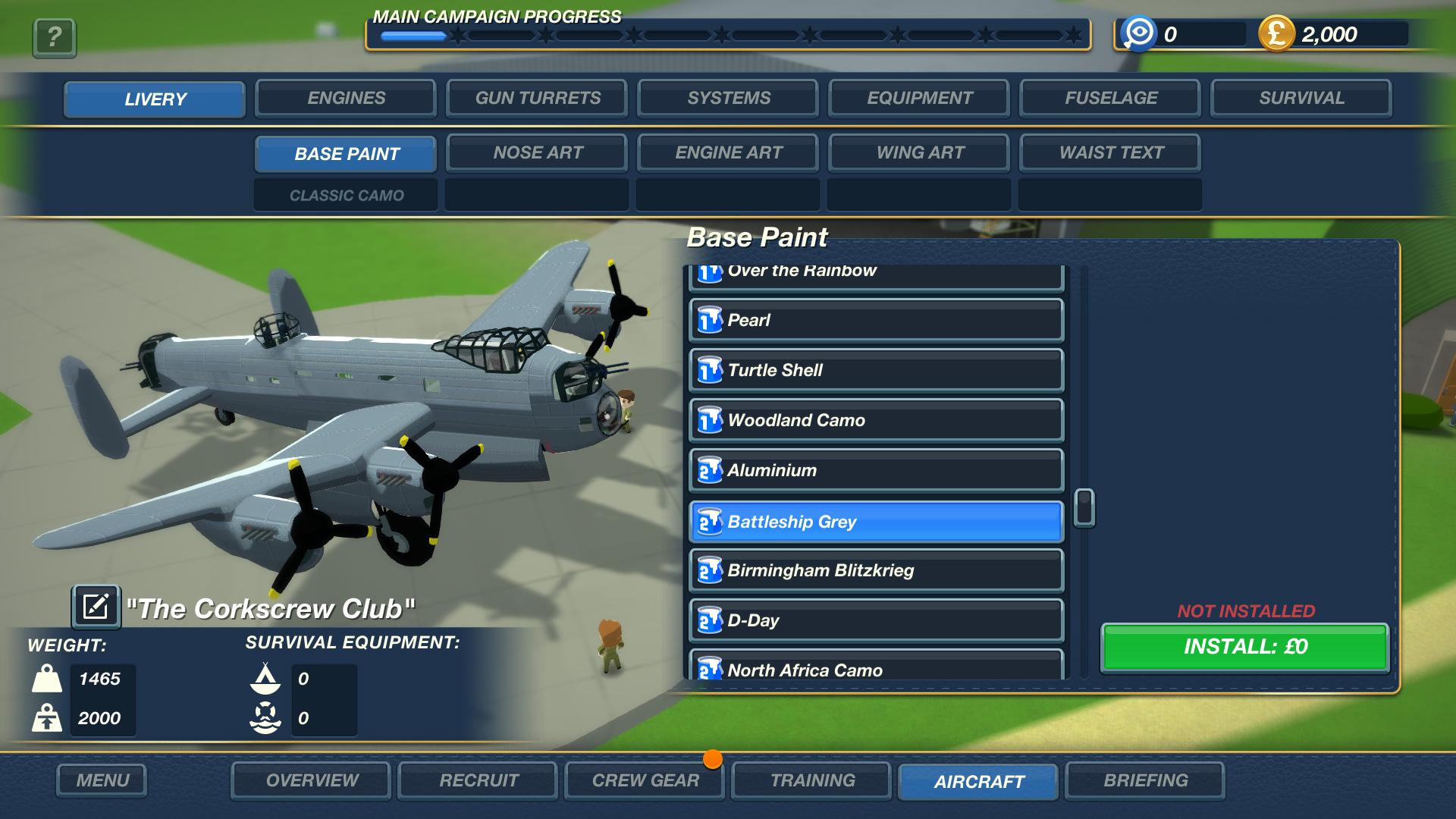Select the Survival tab
Screen dimensions: 1456x819
[x=1301, y=98]
